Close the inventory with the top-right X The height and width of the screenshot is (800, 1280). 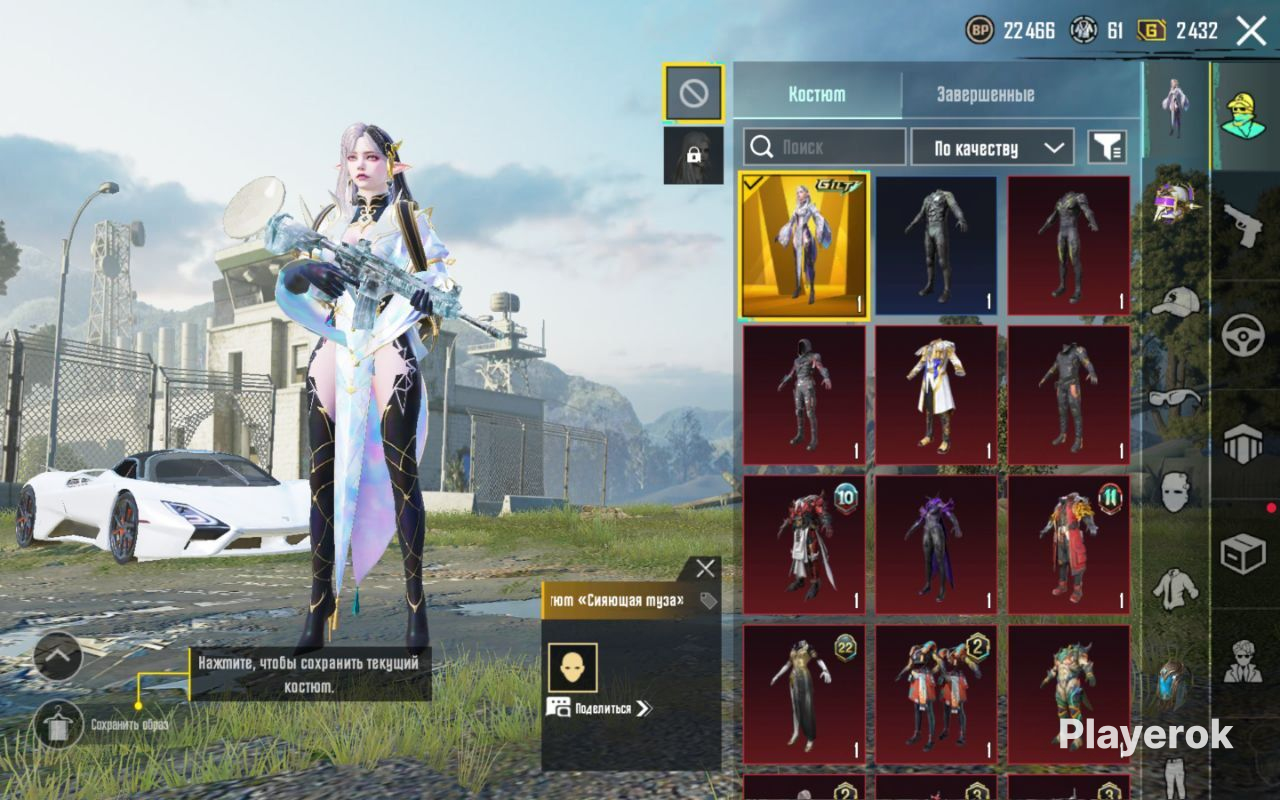[1251, 31]
